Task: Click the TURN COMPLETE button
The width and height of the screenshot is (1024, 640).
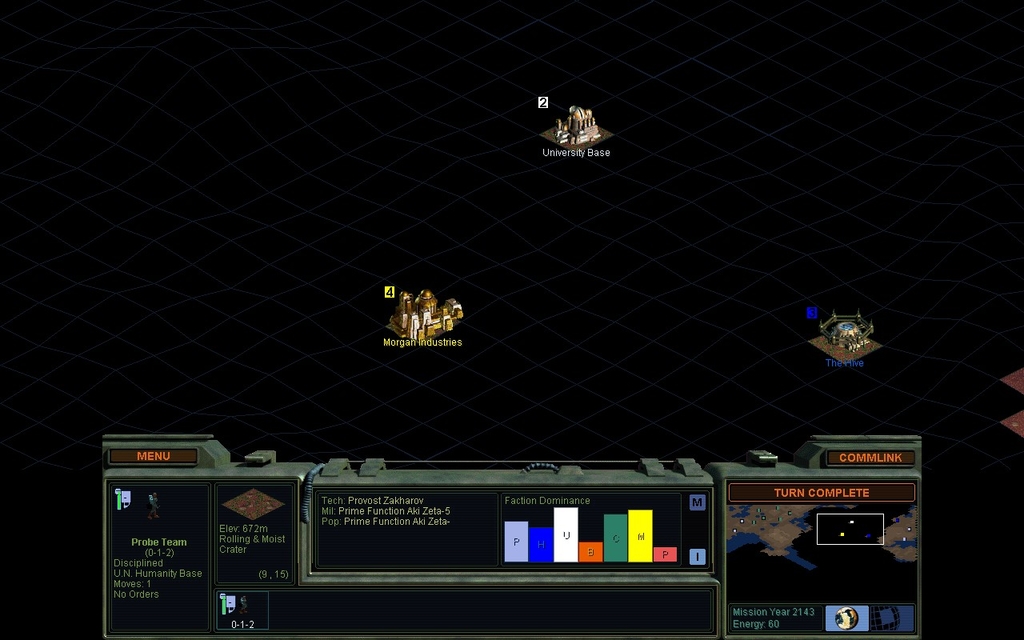Action: click(821, 493)
